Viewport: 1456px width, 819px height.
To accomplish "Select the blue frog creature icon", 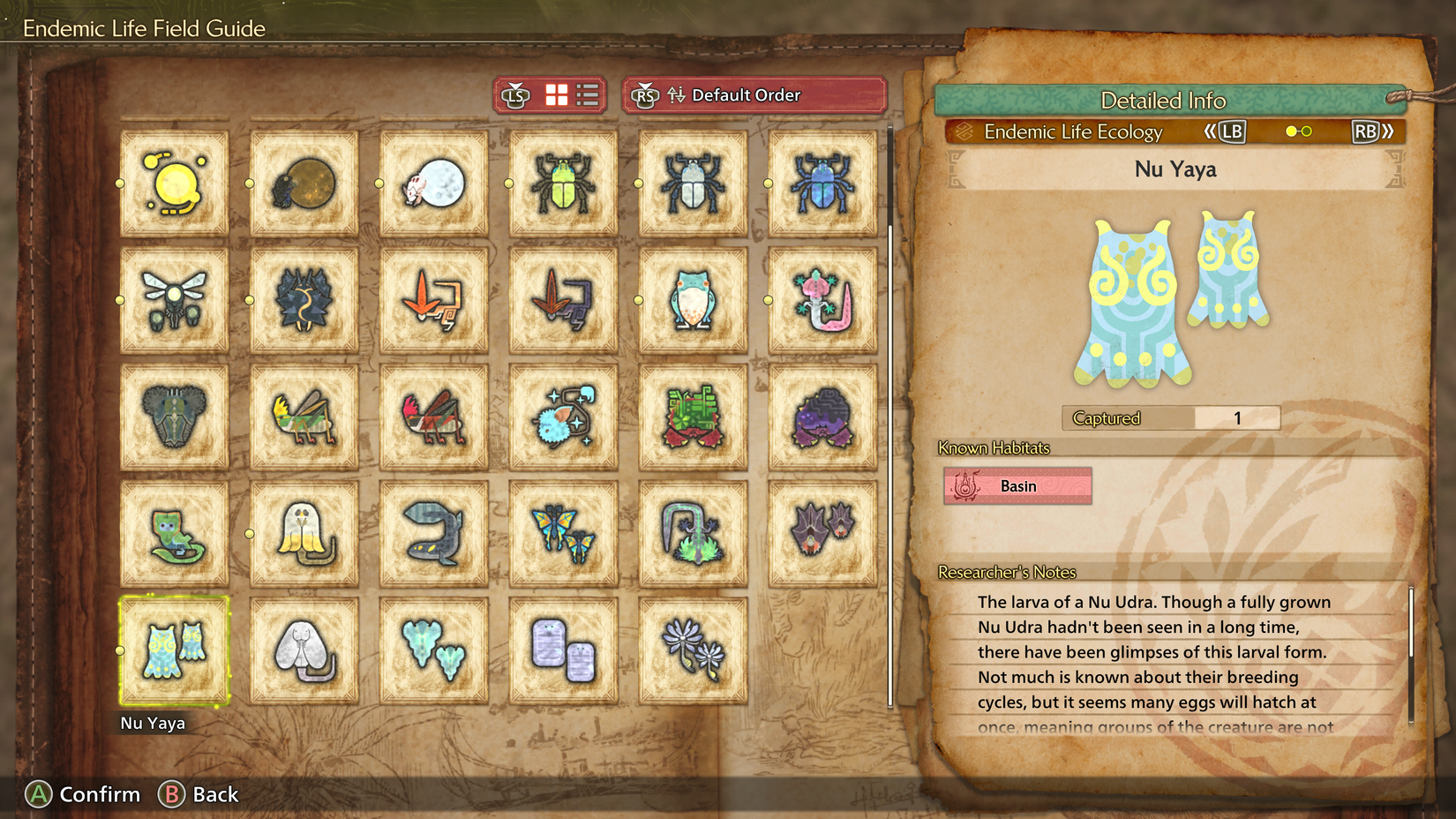I will click(692, 299).
